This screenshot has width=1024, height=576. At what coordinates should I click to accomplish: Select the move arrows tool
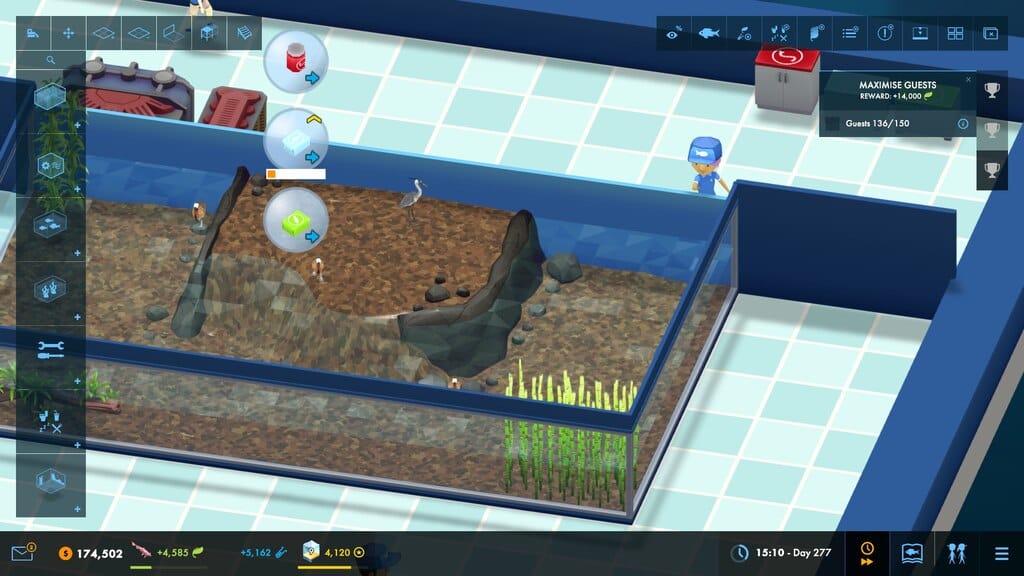coord(68,33)
